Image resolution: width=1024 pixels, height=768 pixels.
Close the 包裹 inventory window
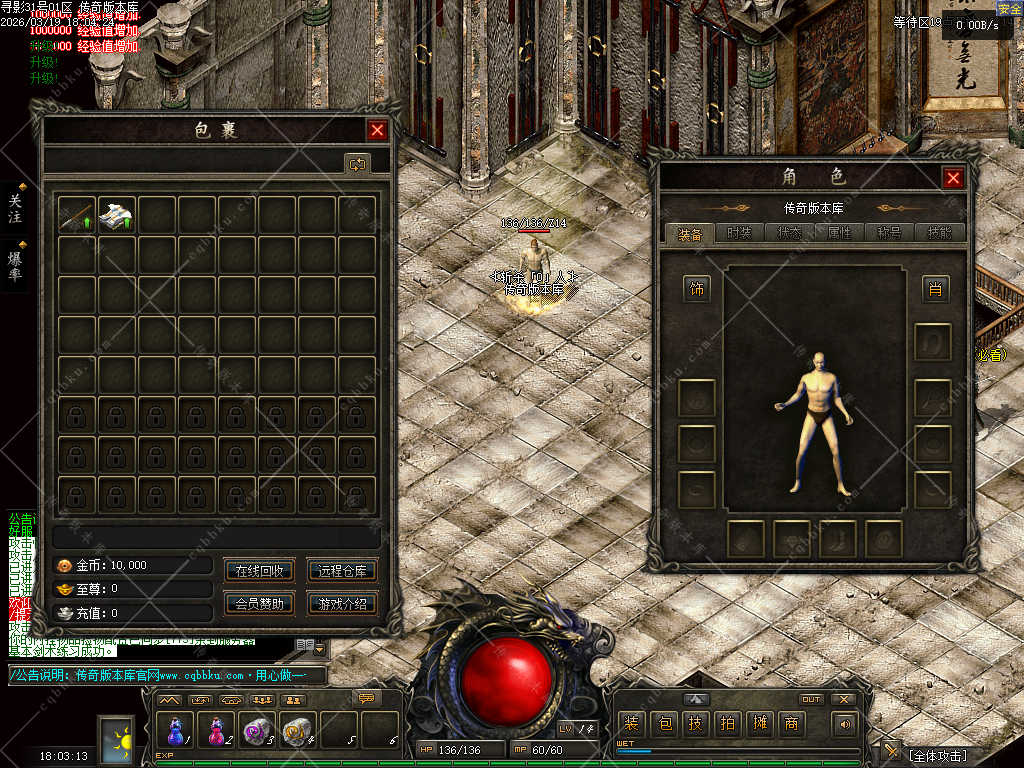[377, 130]
